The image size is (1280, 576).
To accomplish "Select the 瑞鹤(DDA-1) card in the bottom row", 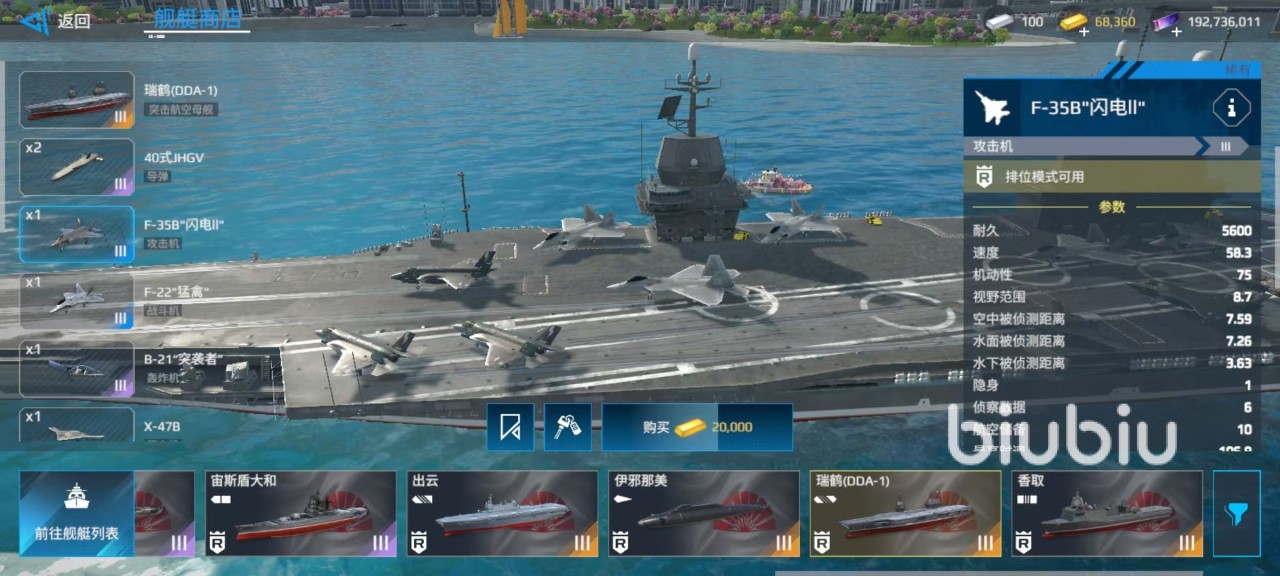I will click(x=905, y=513).
